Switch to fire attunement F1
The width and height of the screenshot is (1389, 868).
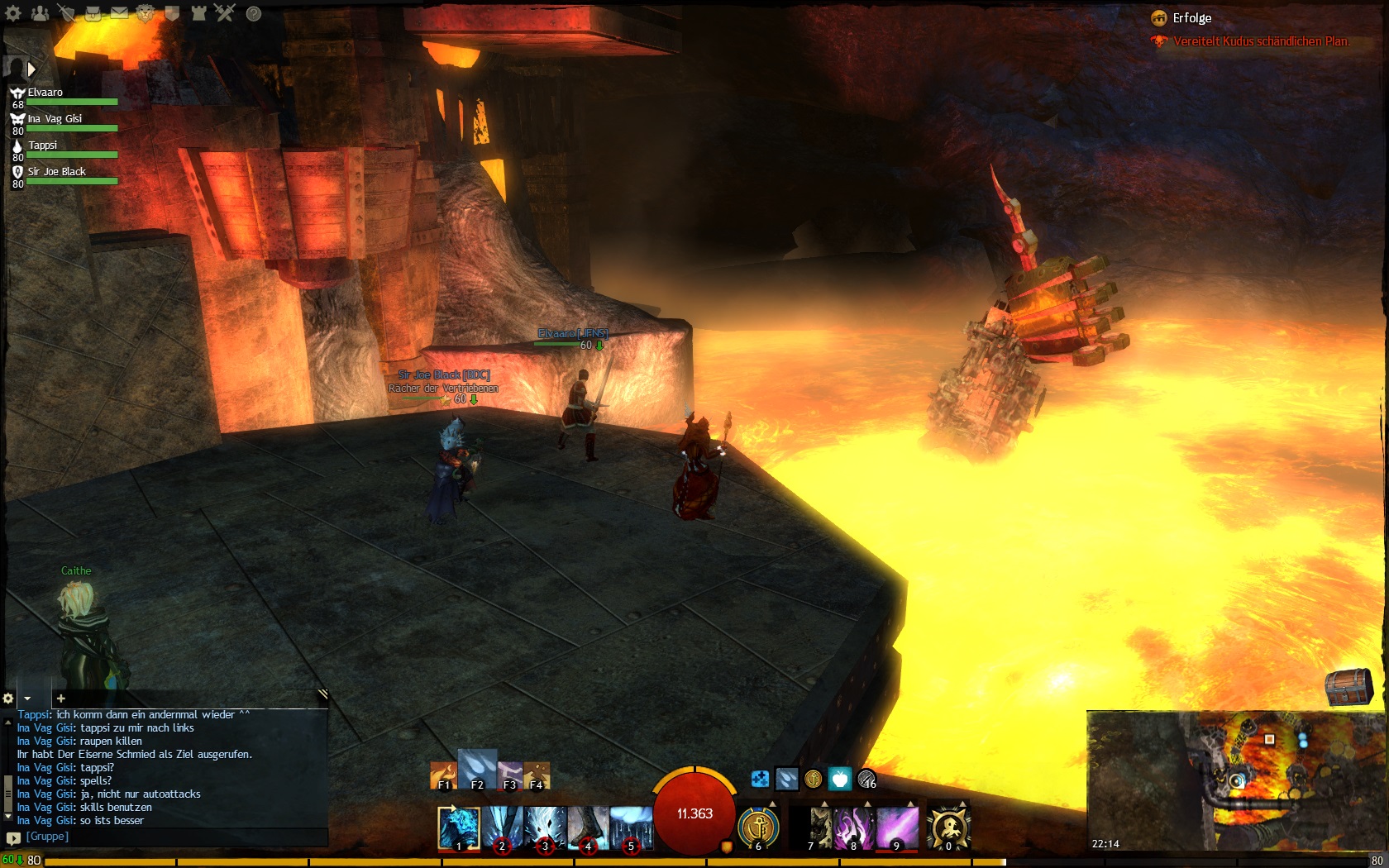443,775
